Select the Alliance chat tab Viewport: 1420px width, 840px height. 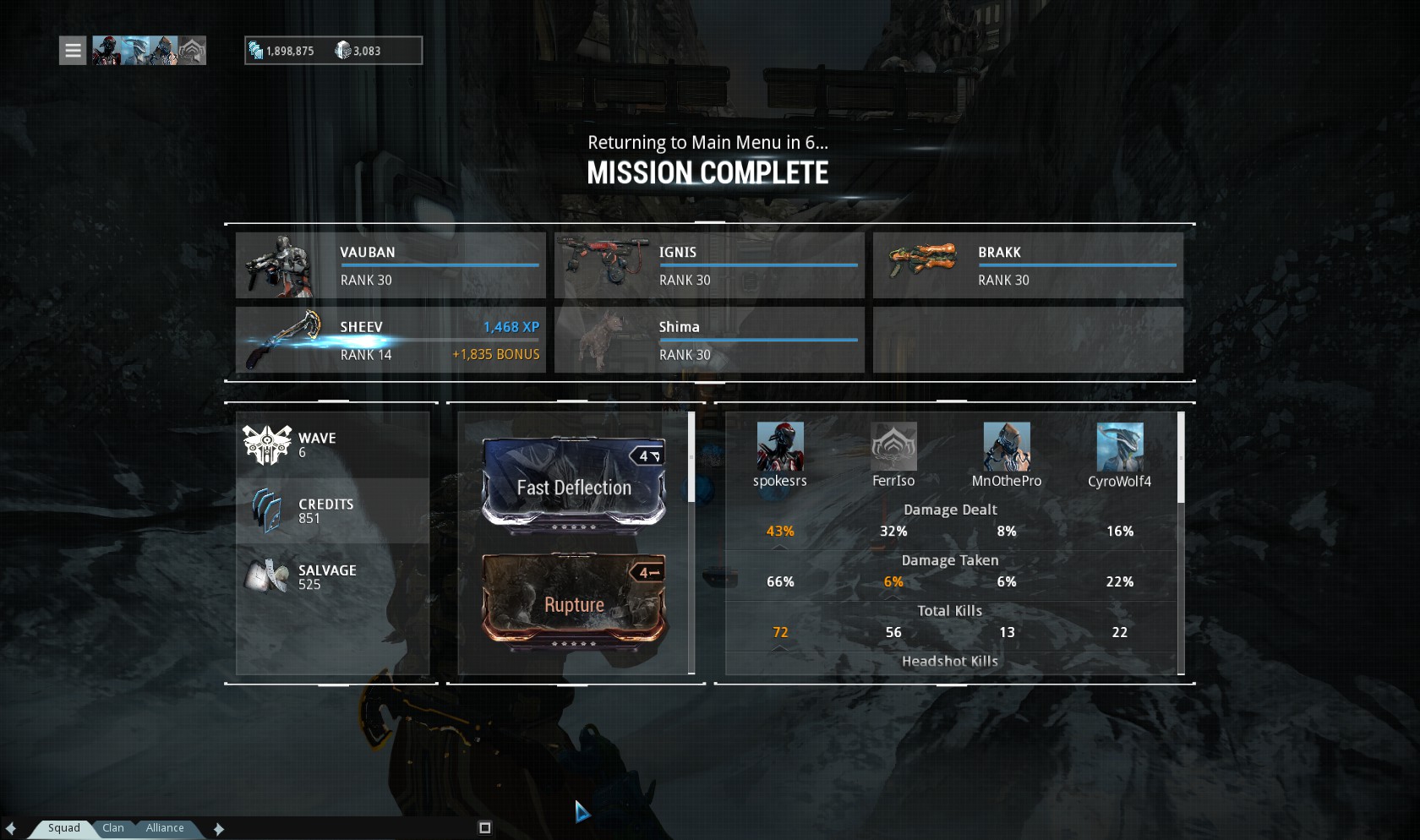point(165,828)
